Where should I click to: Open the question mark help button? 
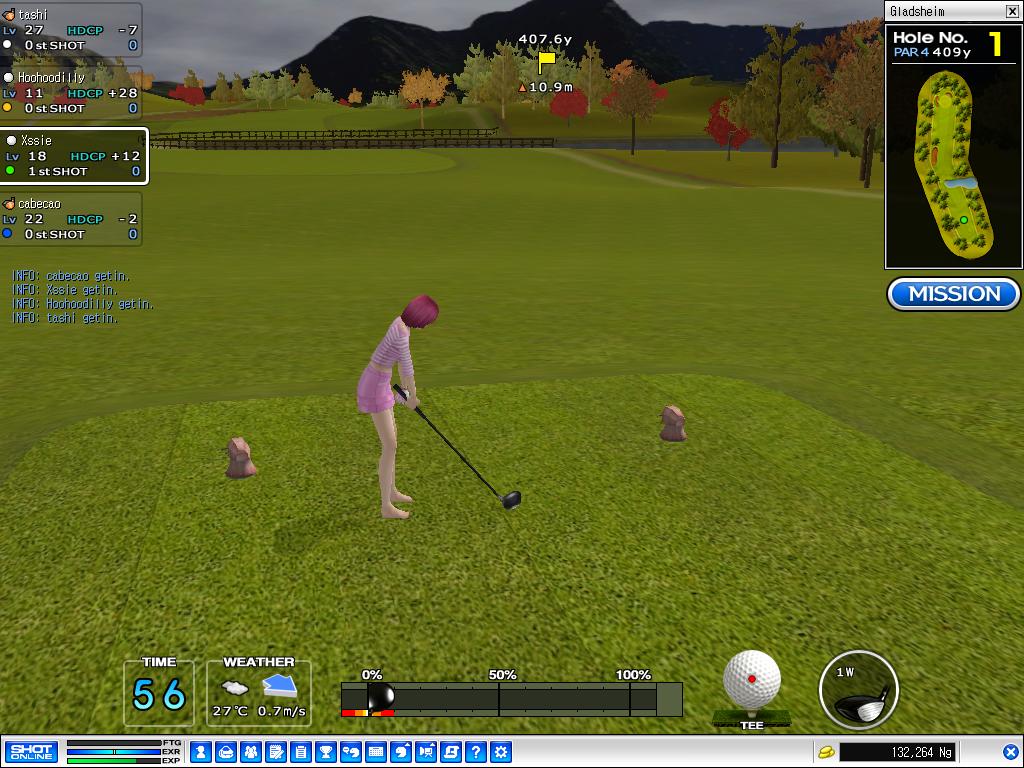[476, 752]
